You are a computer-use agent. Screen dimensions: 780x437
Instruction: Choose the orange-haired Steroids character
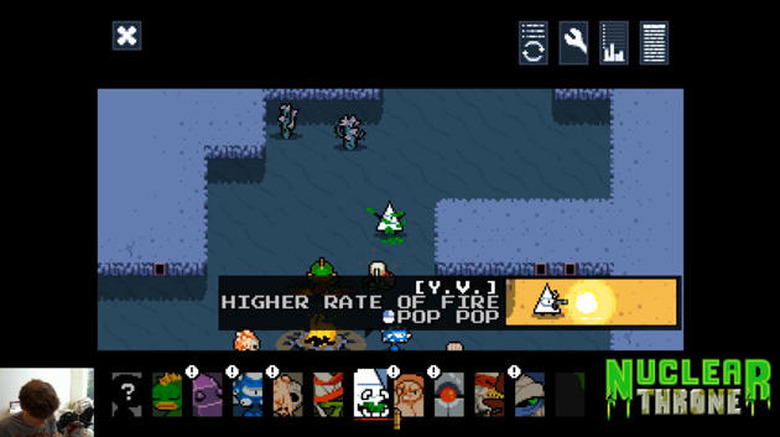[409, 392]
